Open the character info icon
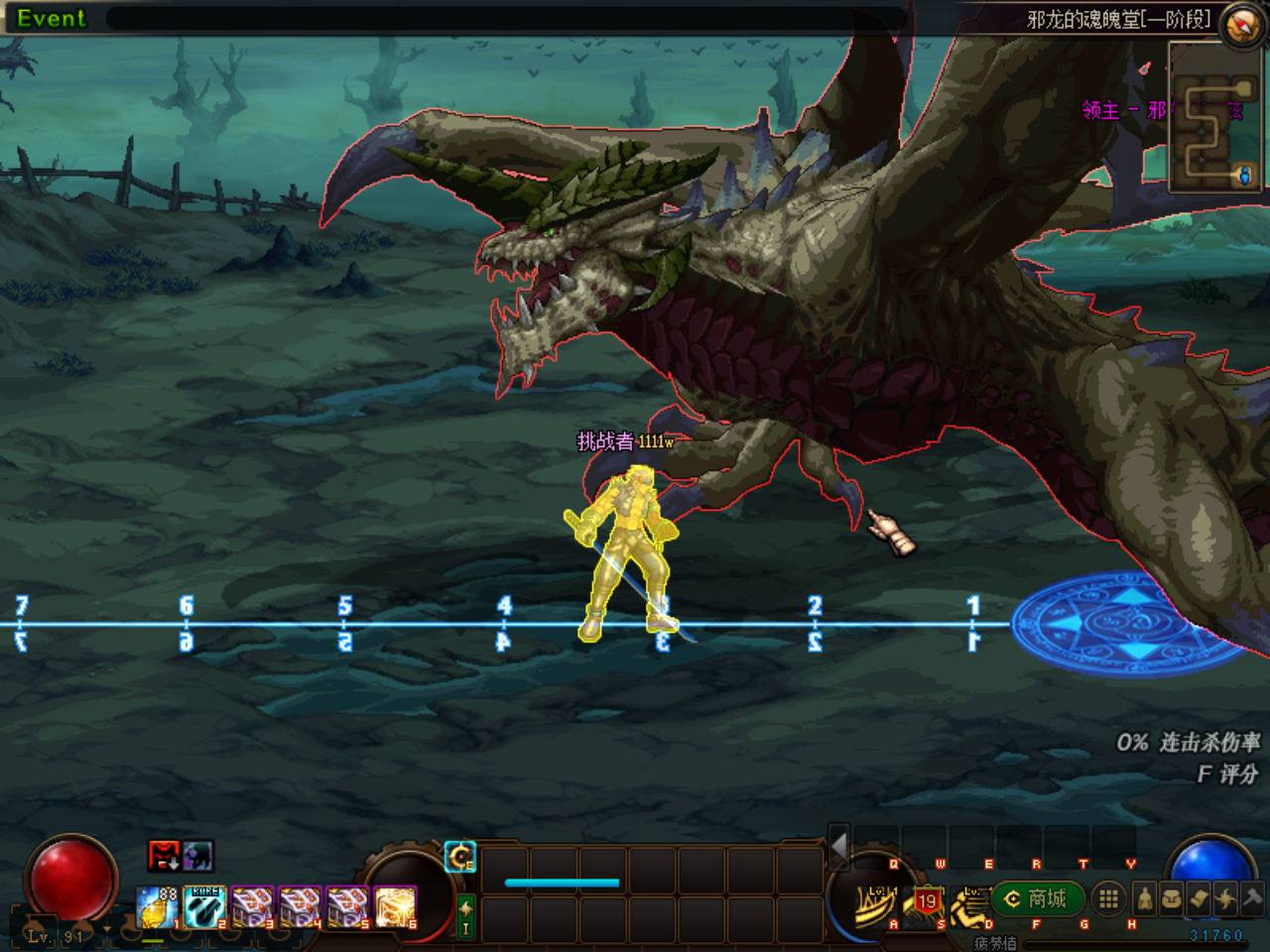The height and width of the screenshot is (952, 1270). coord(1144,898)
